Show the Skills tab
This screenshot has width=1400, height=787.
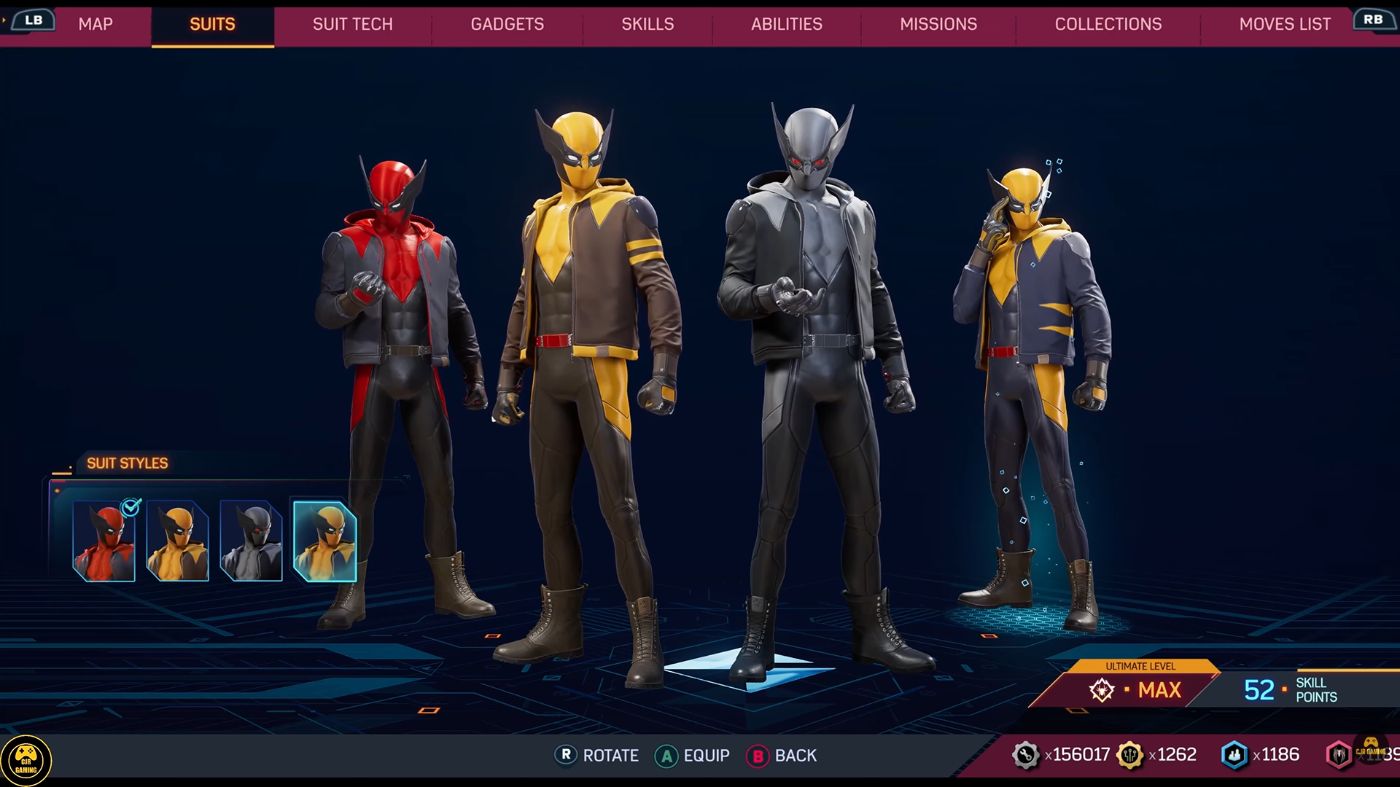(x=647, y=24)
